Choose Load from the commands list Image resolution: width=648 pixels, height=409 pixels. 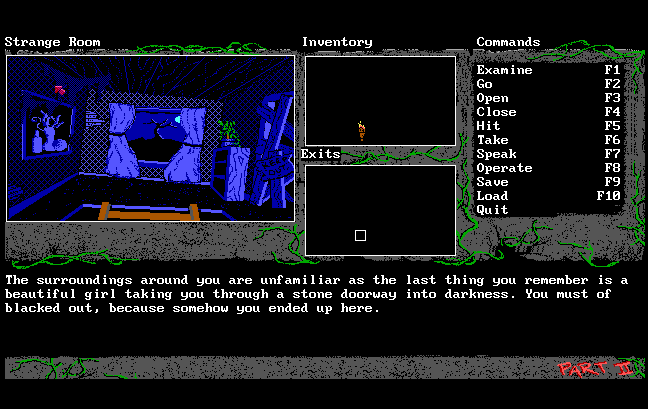[492, 196]
